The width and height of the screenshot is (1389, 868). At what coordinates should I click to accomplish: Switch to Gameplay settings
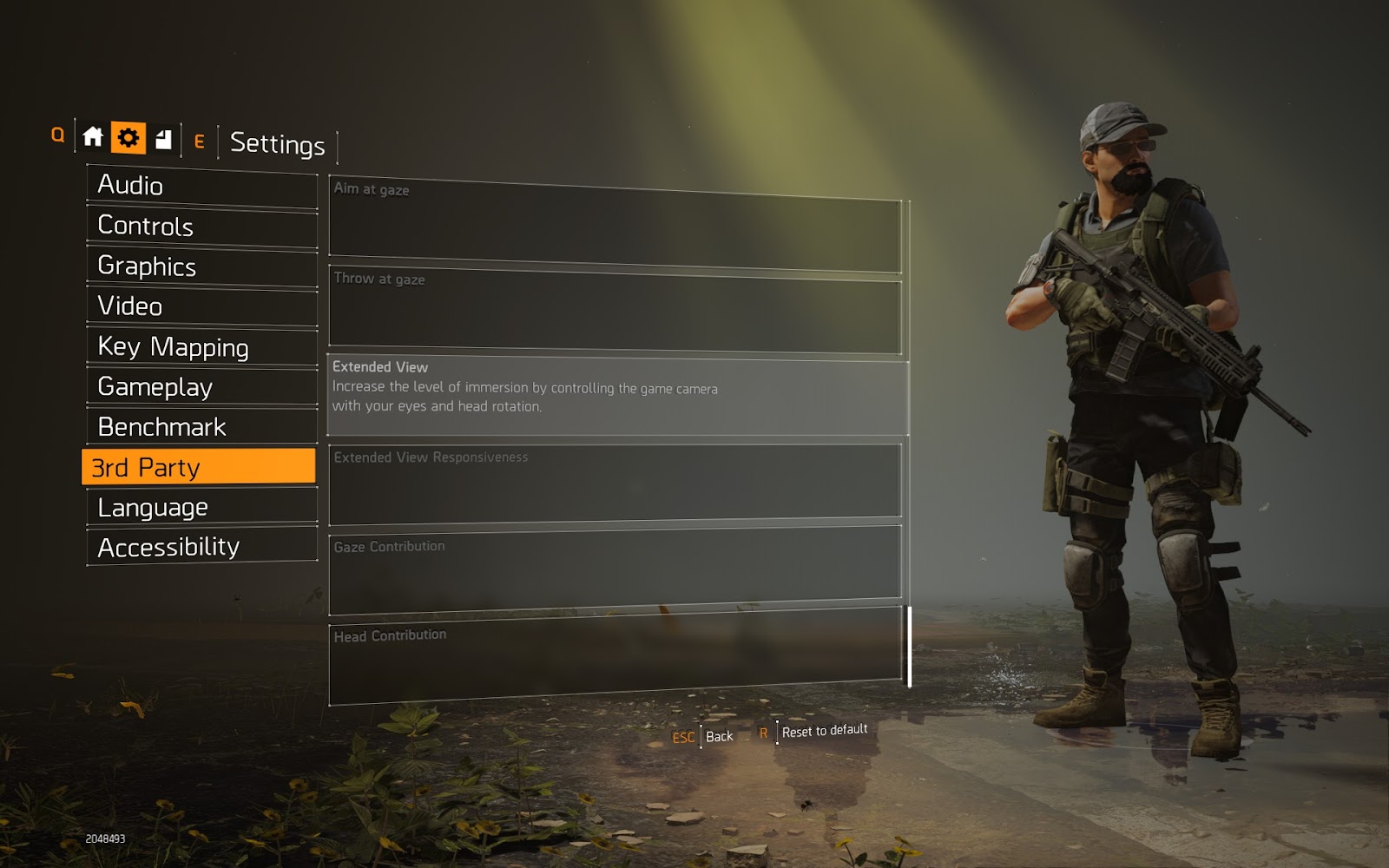coord(201,387)
